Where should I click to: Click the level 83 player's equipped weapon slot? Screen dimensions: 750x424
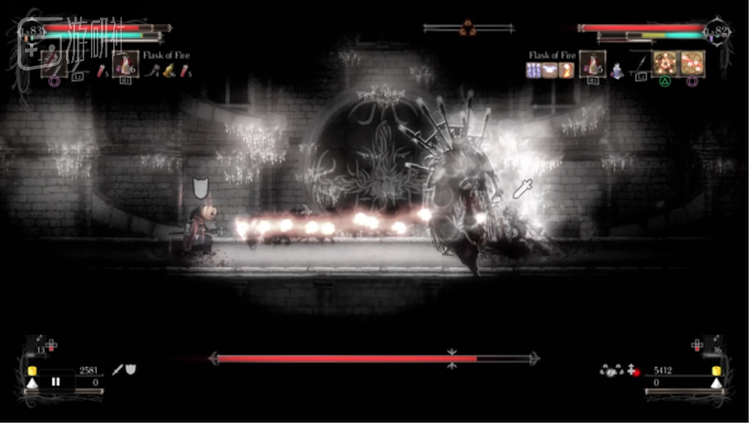tap(51, 66)
